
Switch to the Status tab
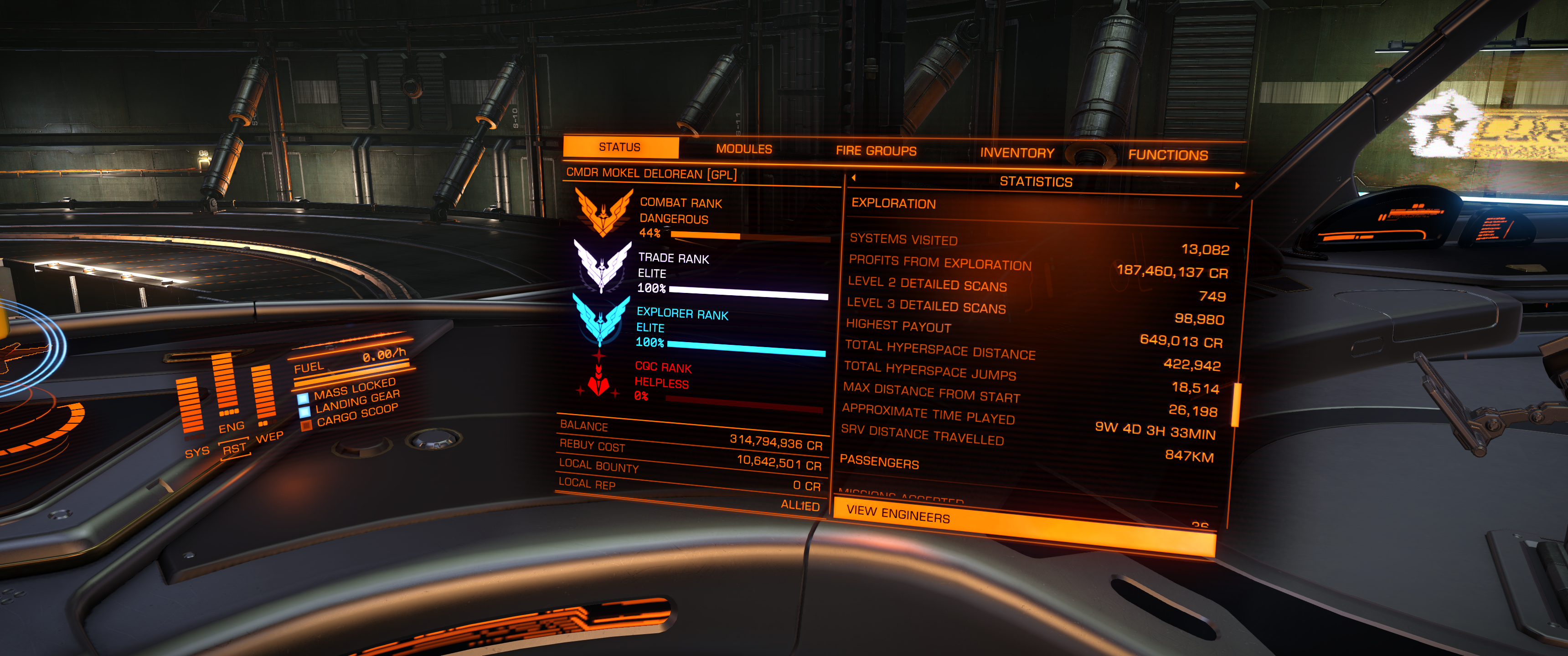tap(619, 147)
